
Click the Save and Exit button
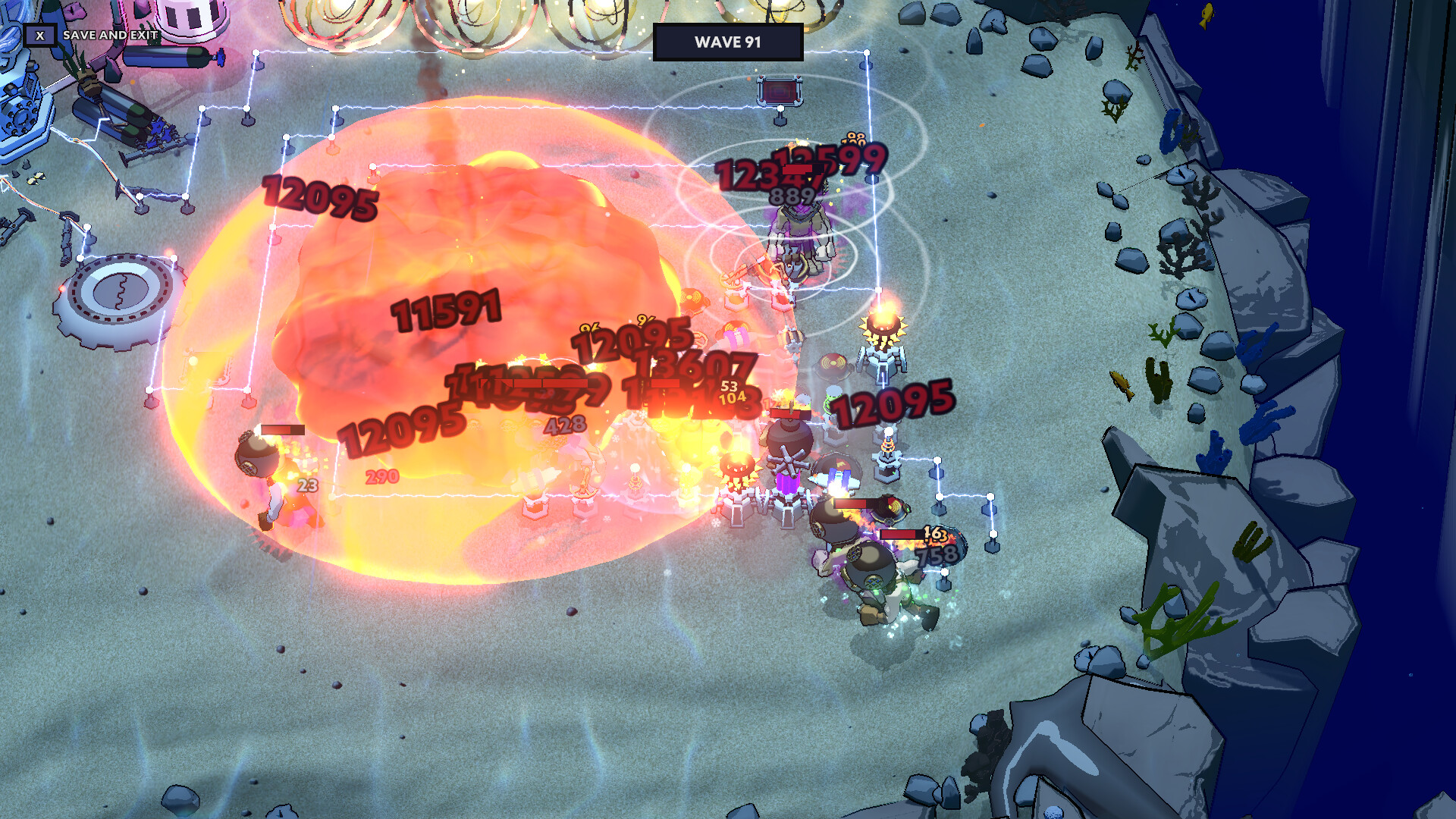110,35
